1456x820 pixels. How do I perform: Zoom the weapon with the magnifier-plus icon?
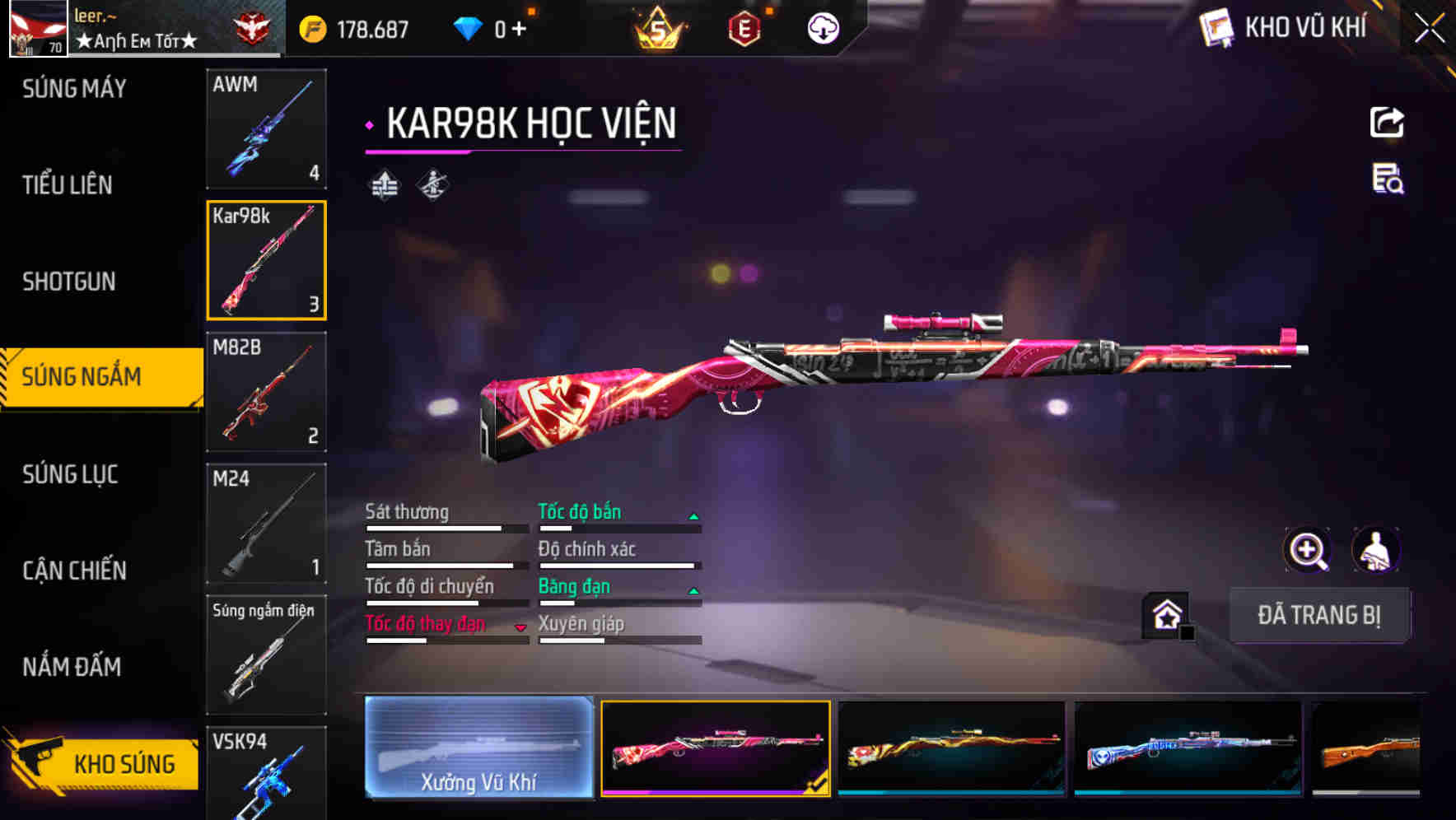[x=1307, y=550]
